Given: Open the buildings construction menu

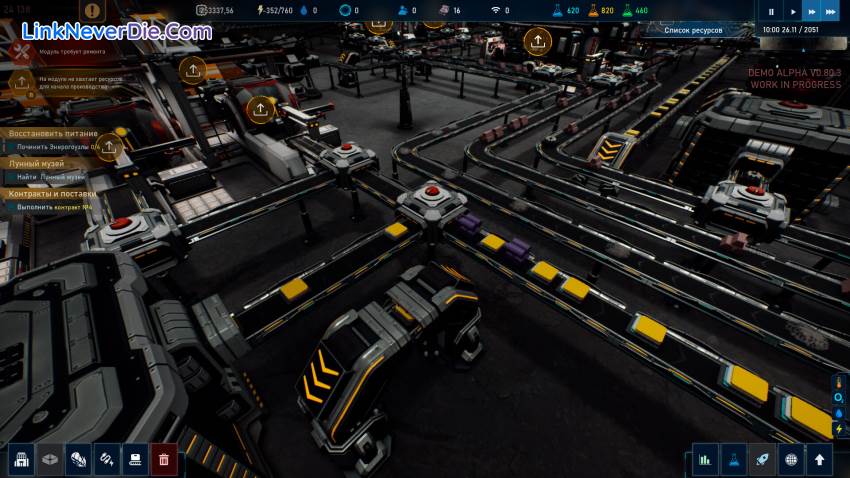Looking at the screenshot, I should (x=22, y=459).
